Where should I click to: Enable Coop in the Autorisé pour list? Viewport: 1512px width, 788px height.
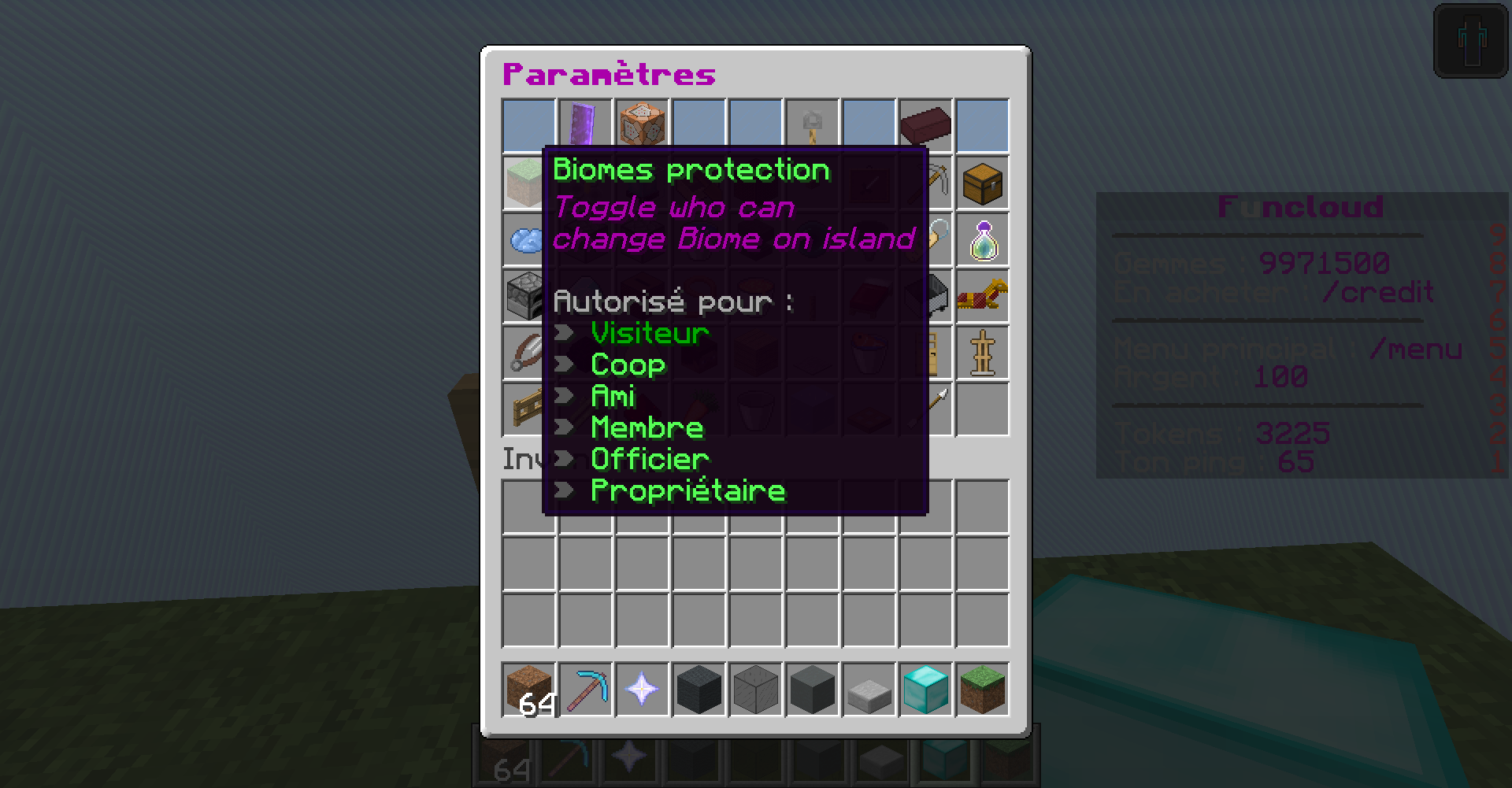pyautogui.click(x=627, y=364)
